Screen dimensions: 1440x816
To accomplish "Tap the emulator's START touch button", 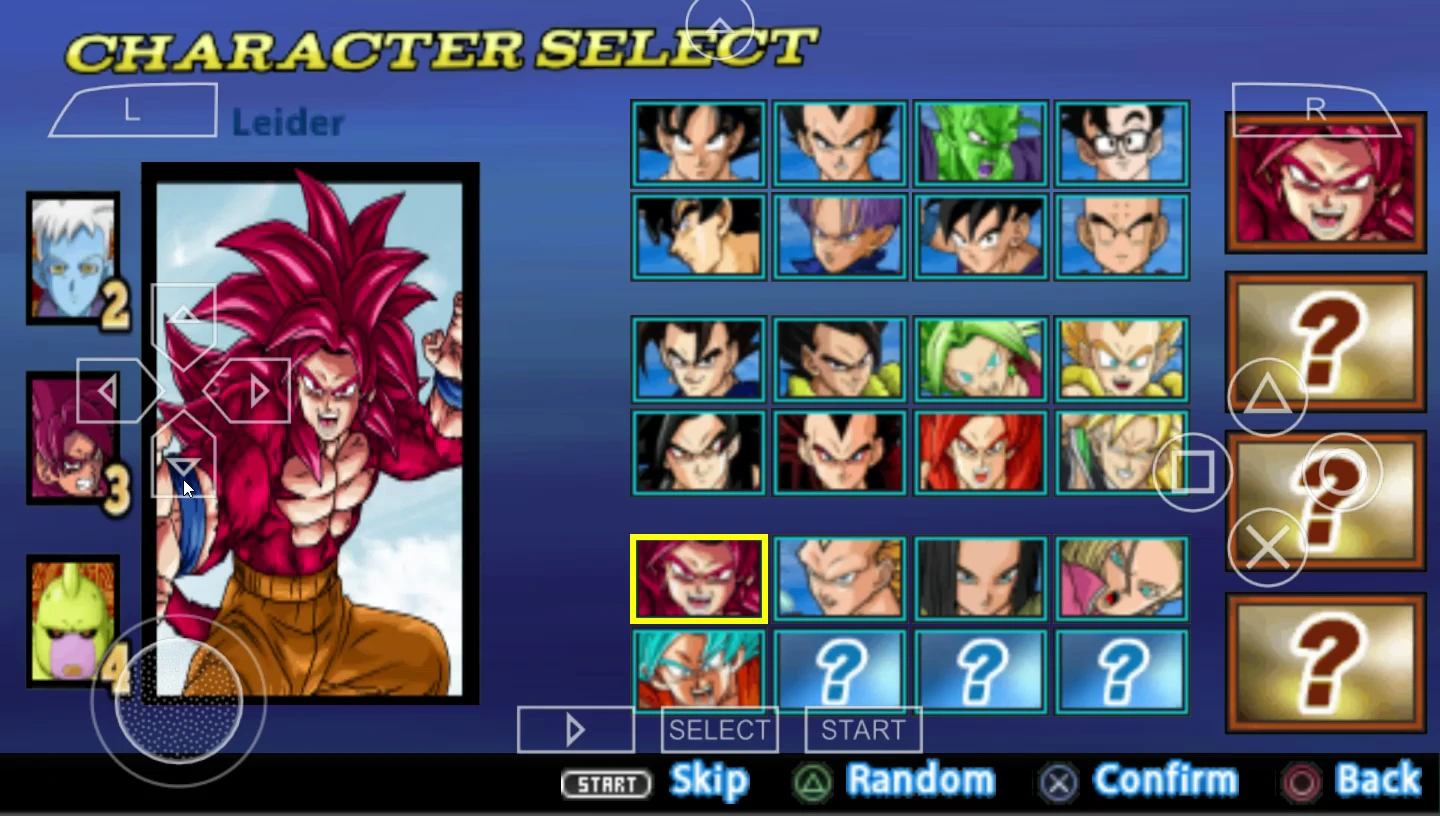I will (x=863, y=730).
